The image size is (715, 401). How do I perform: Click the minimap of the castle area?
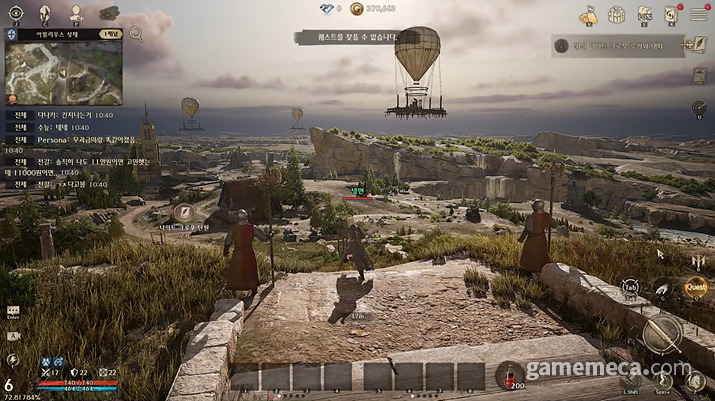[62, 72]
